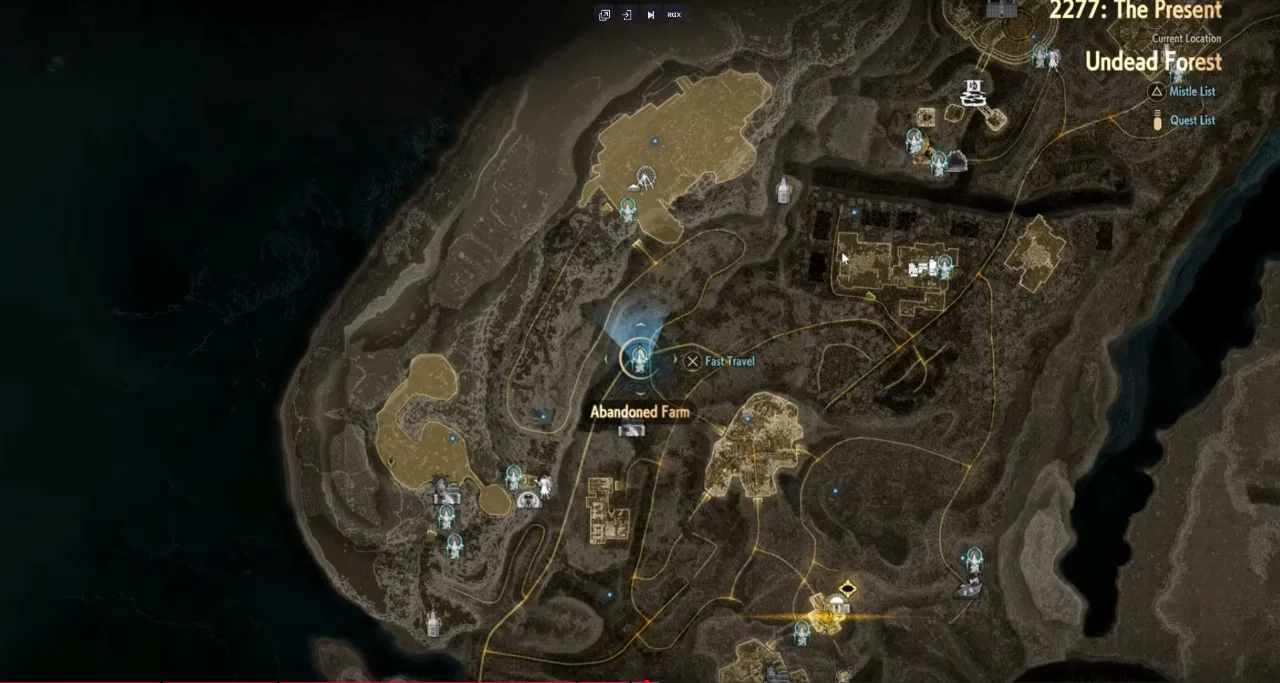Select the mistle marker above the wrecked vehicle
This screenshot has height=683, width=1280.
tap(973, 559)
